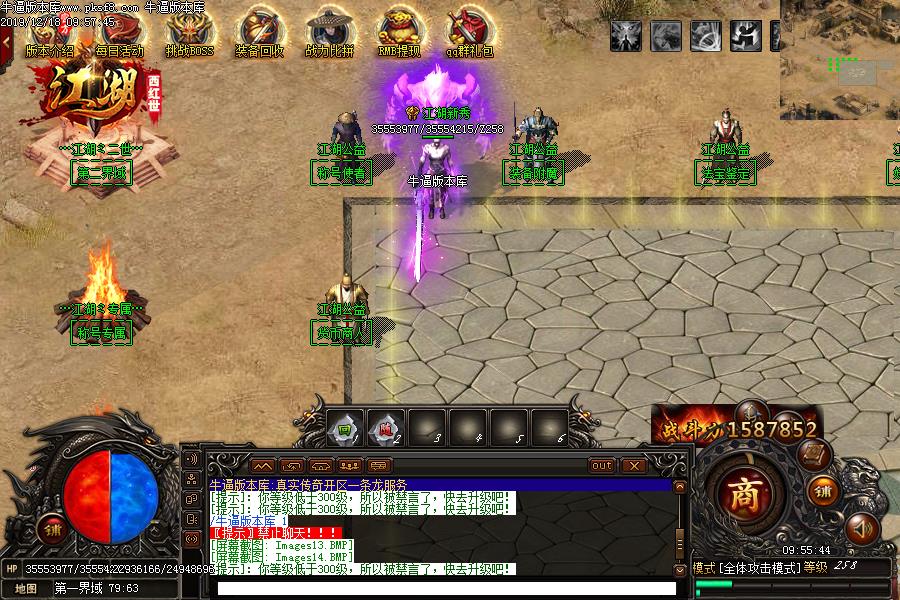The image size is (900, 600).
Task: Open the minimap in the top-right corner
Action: [x=840, y=58]
